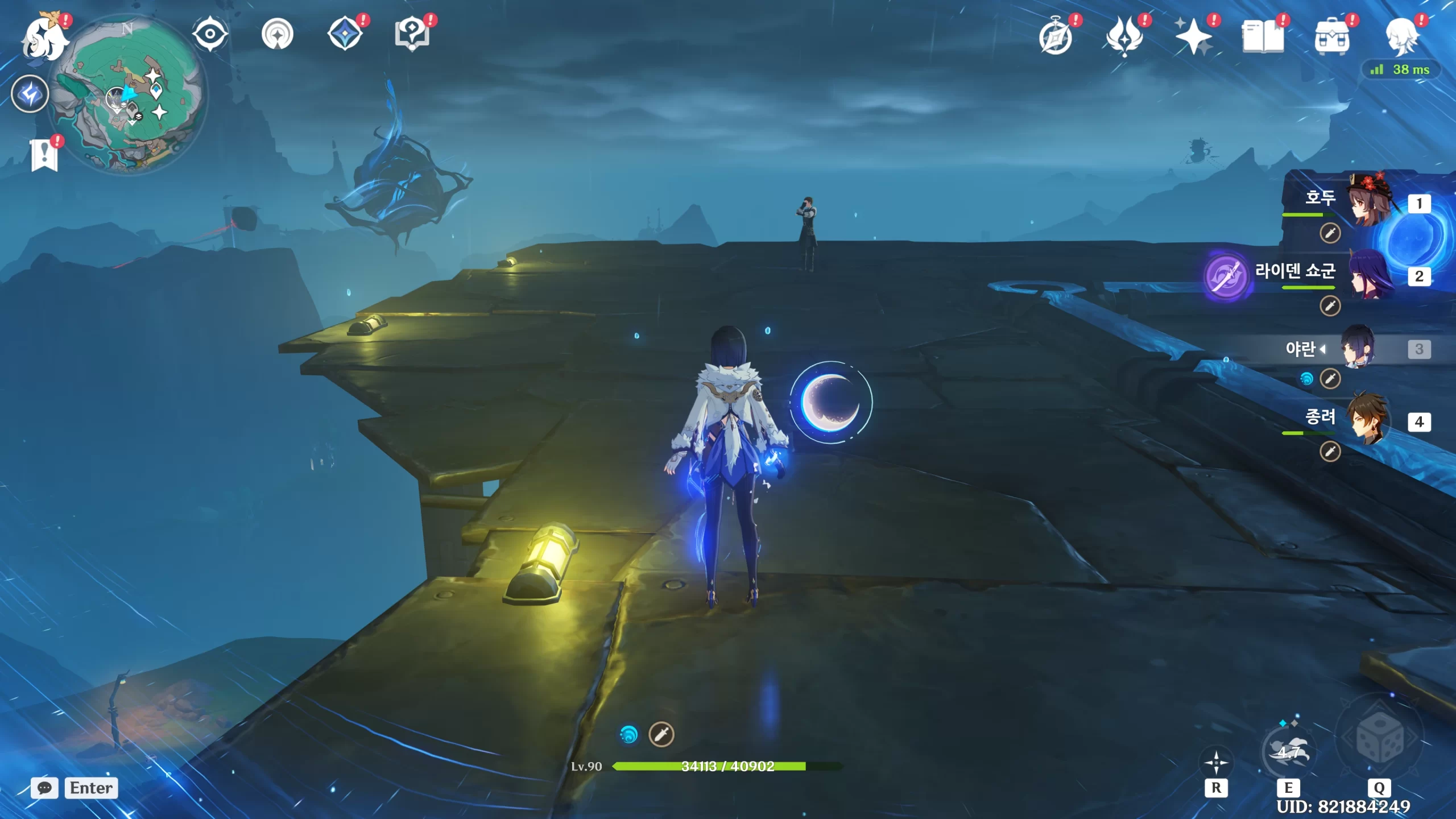Switch to party member 종려

(x=1368, y=421)
